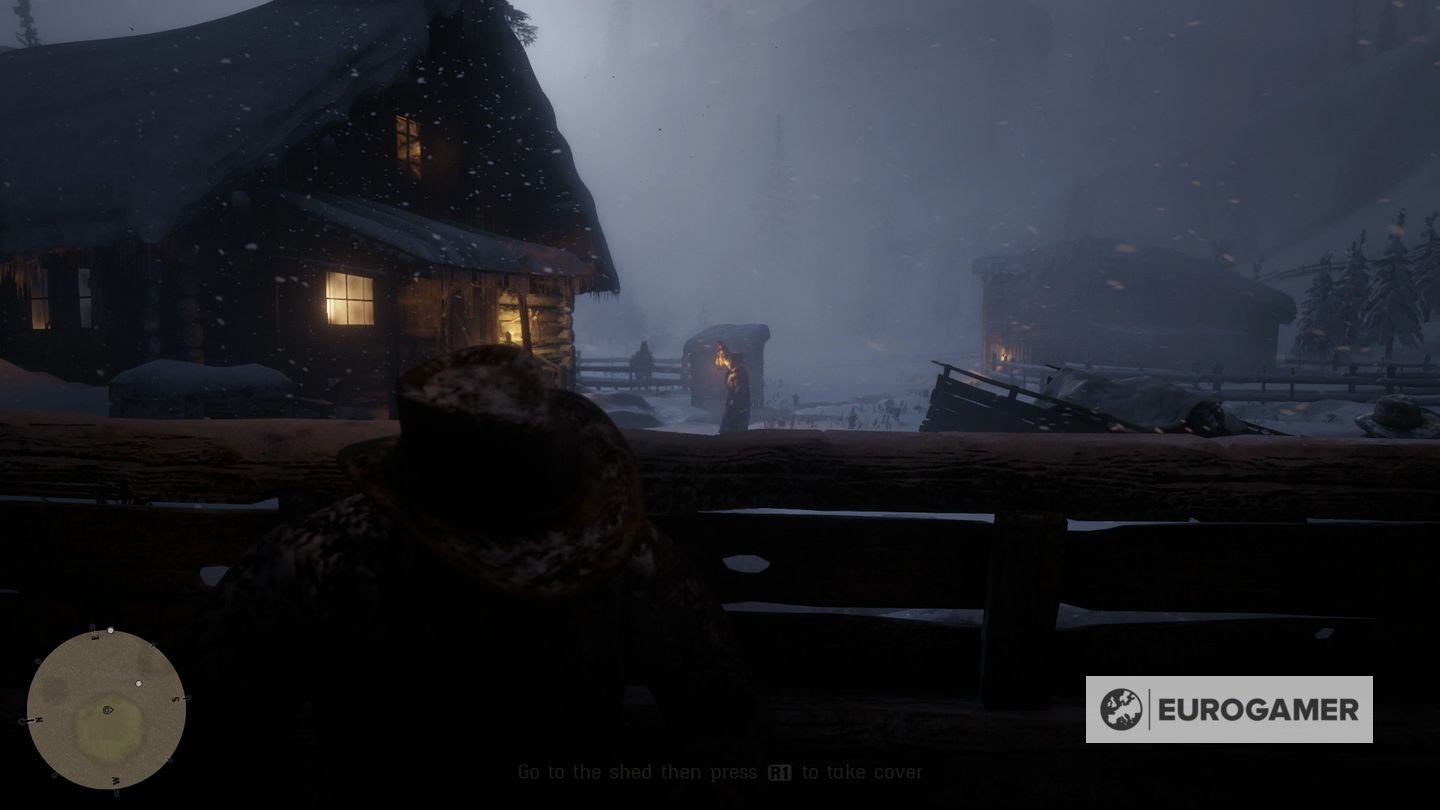Click the brightly lit cabin window

(350, 299)
